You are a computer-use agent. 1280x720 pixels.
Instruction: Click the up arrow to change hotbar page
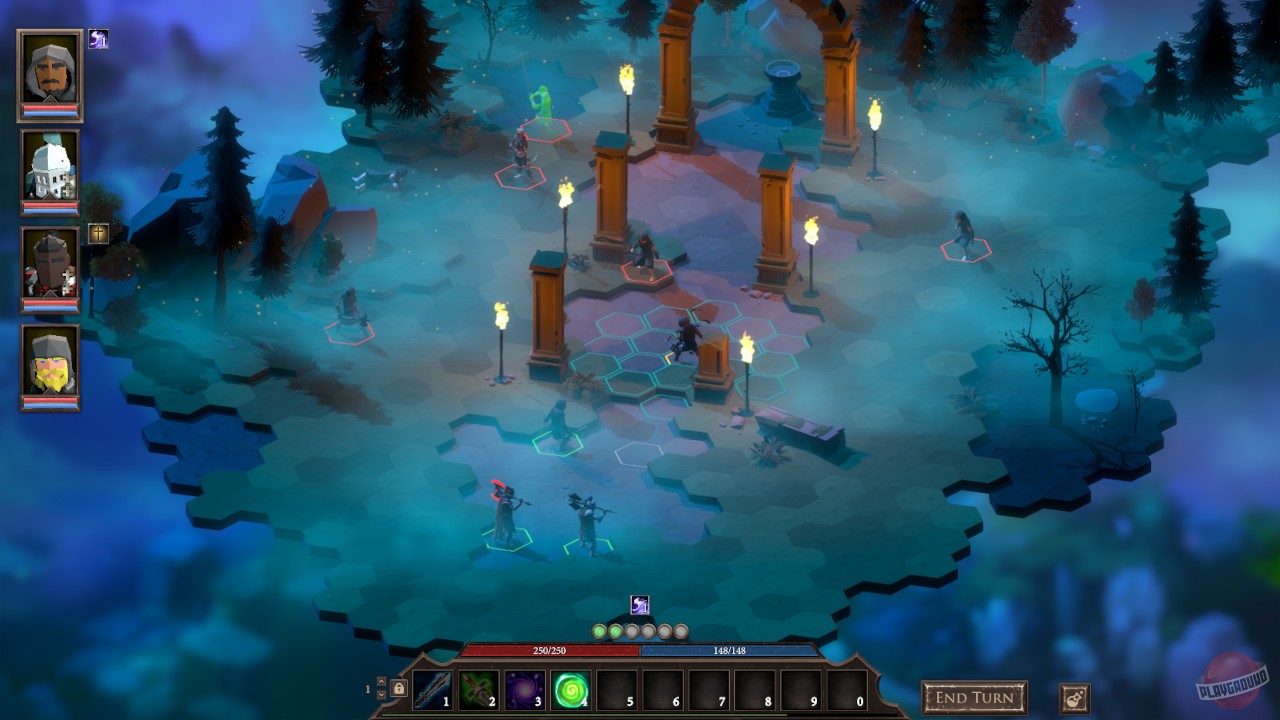pyautogui.click(x=383, y=682)
